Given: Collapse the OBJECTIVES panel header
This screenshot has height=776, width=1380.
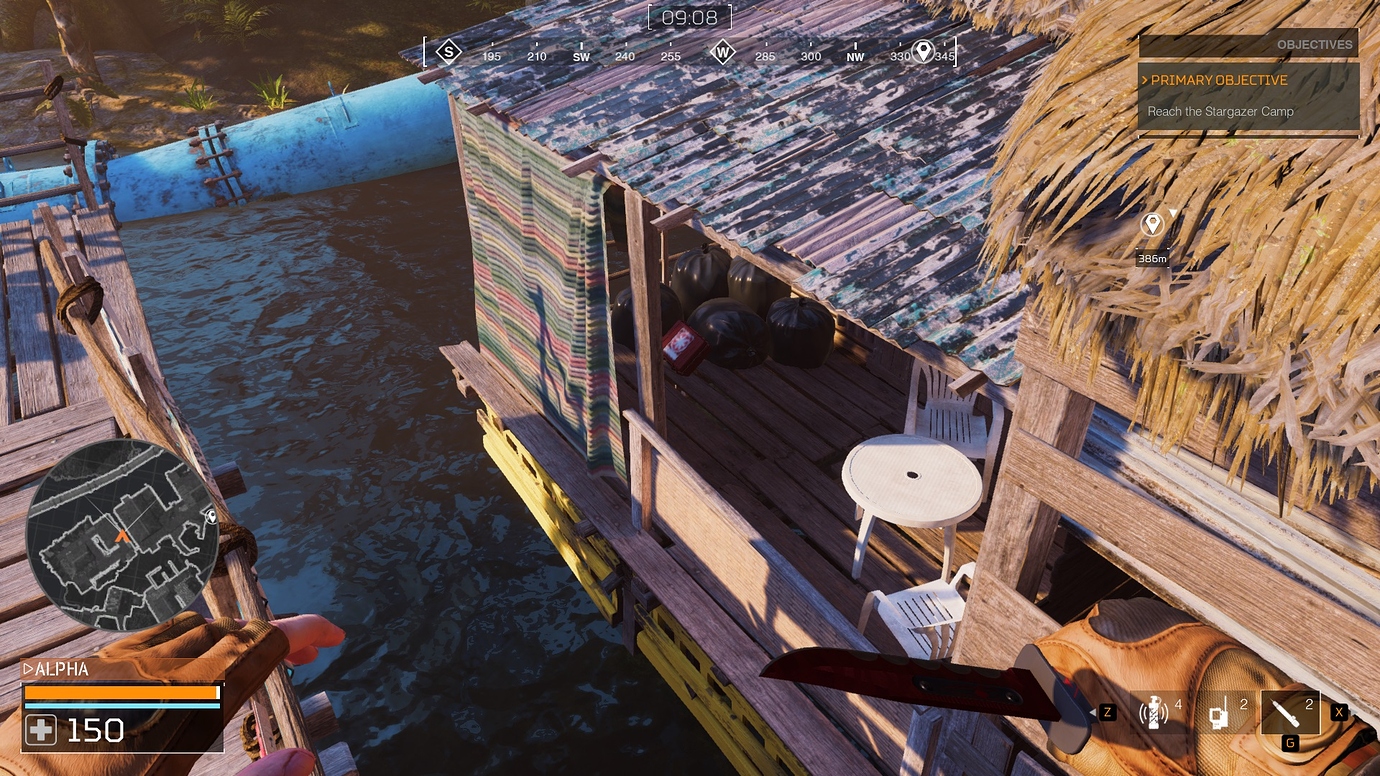Looking at the screenshot, I should 1315,44.
